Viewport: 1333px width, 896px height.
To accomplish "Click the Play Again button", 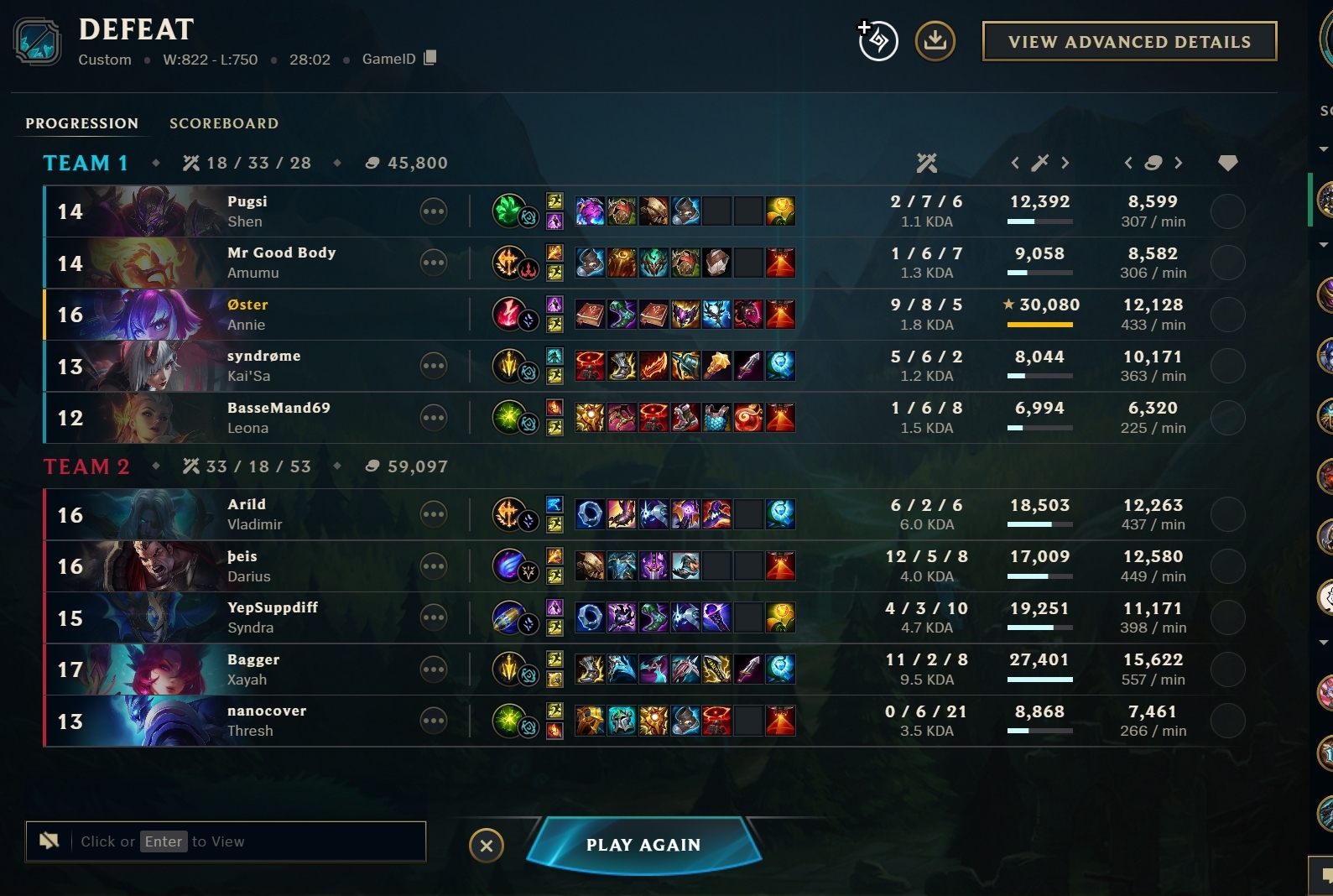I will (643, 845).
